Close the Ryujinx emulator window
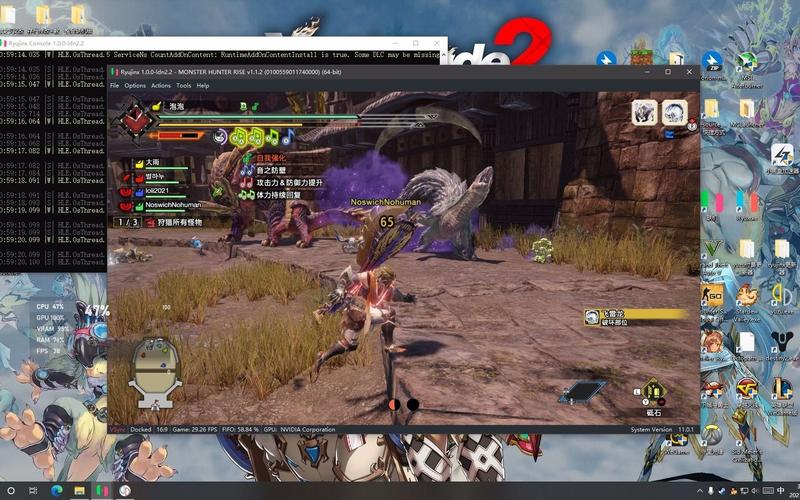Image resolution: width=800 pixels, height=500 pixels. point(689,72)
